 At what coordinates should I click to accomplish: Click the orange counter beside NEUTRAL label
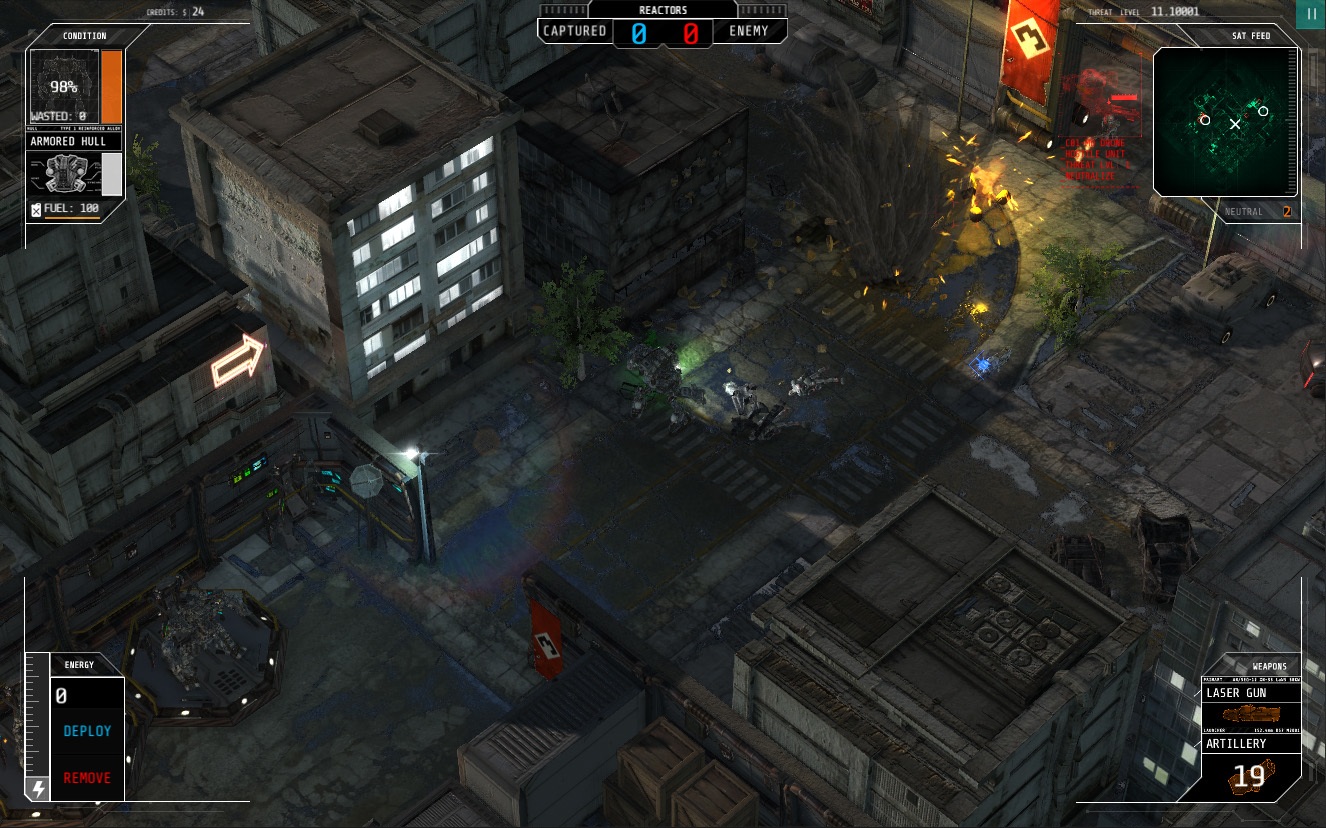1285,212
